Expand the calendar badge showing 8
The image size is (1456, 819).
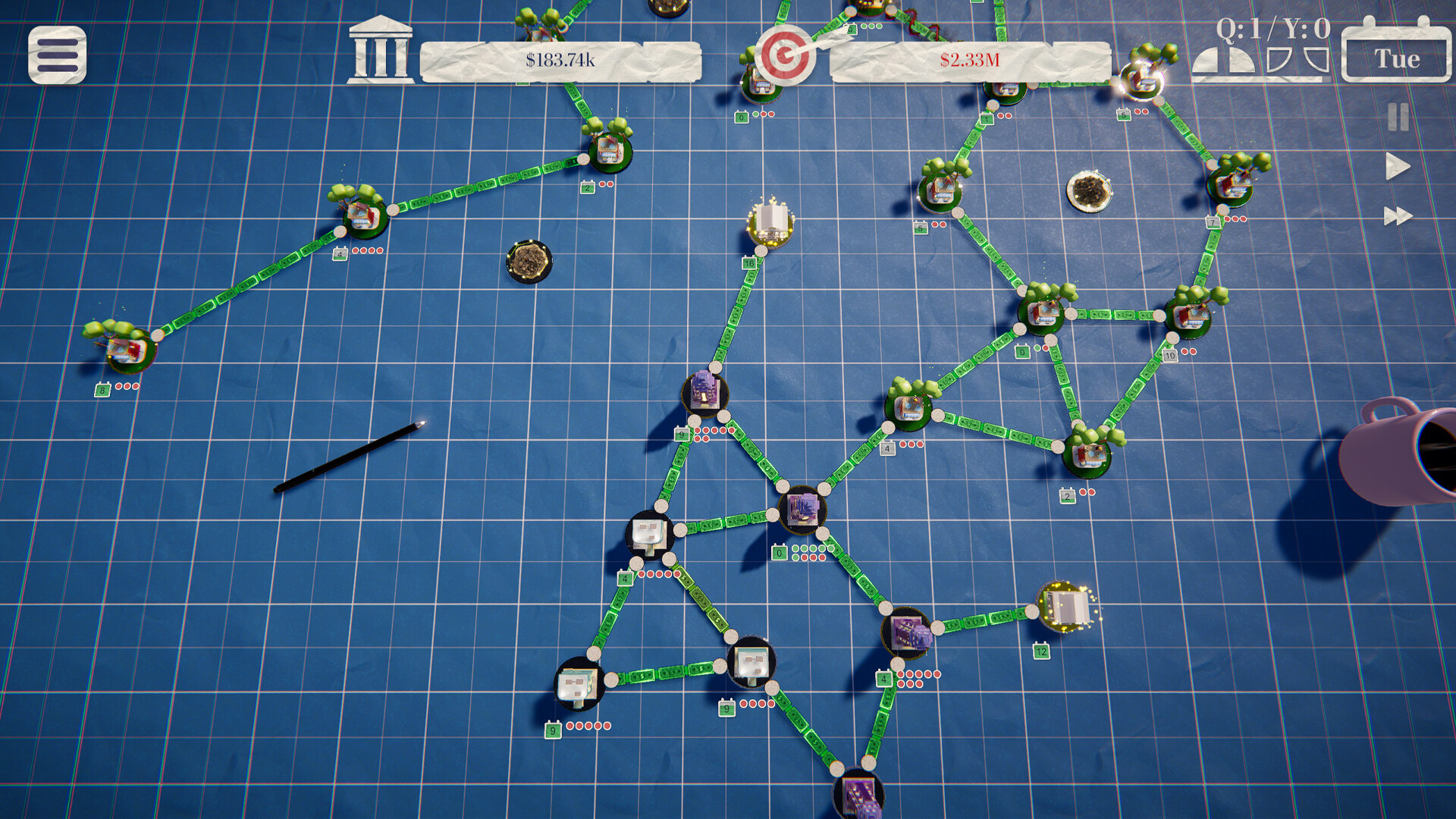click(x=103, y=389)
